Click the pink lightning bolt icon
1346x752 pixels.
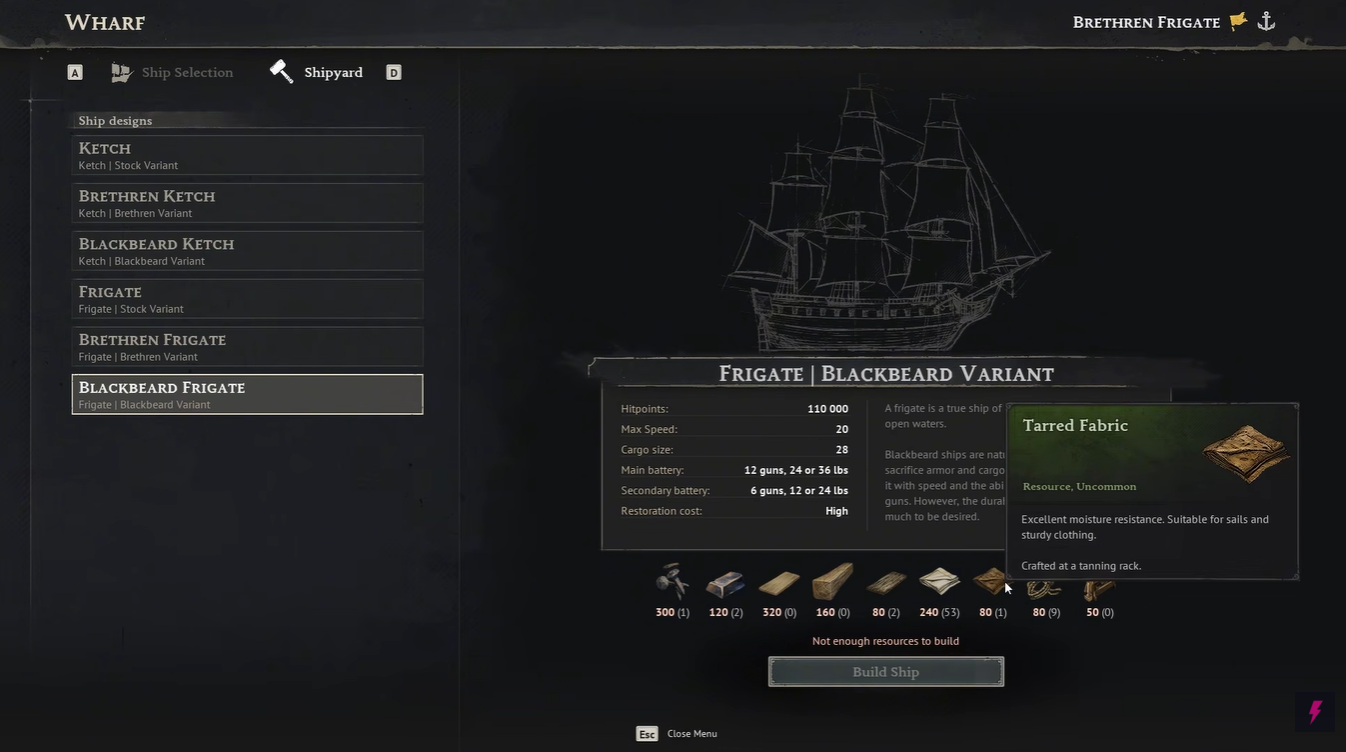[1314, 712]
